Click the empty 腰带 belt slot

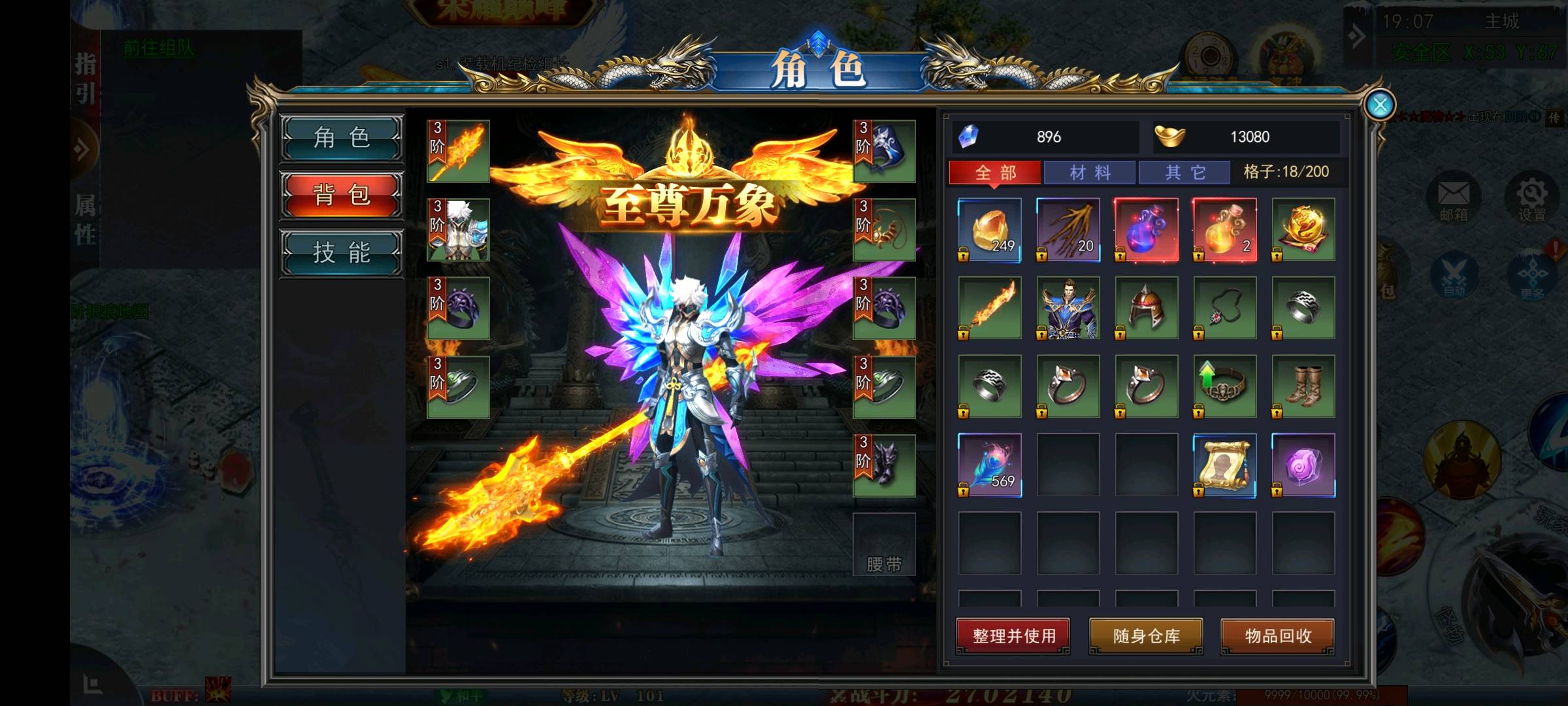coord(884,544)
